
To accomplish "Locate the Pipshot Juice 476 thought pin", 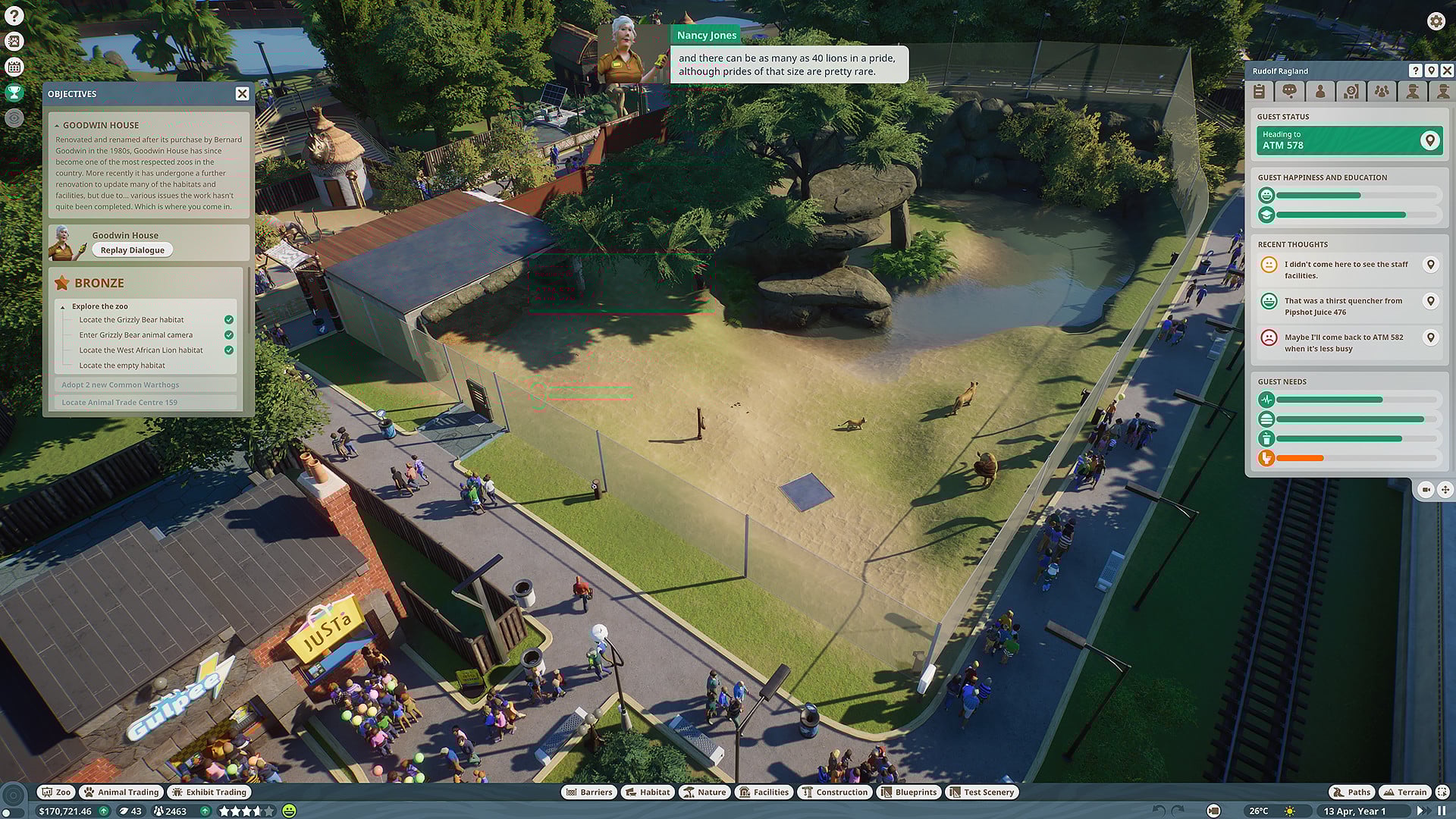I will [1432, 301].
